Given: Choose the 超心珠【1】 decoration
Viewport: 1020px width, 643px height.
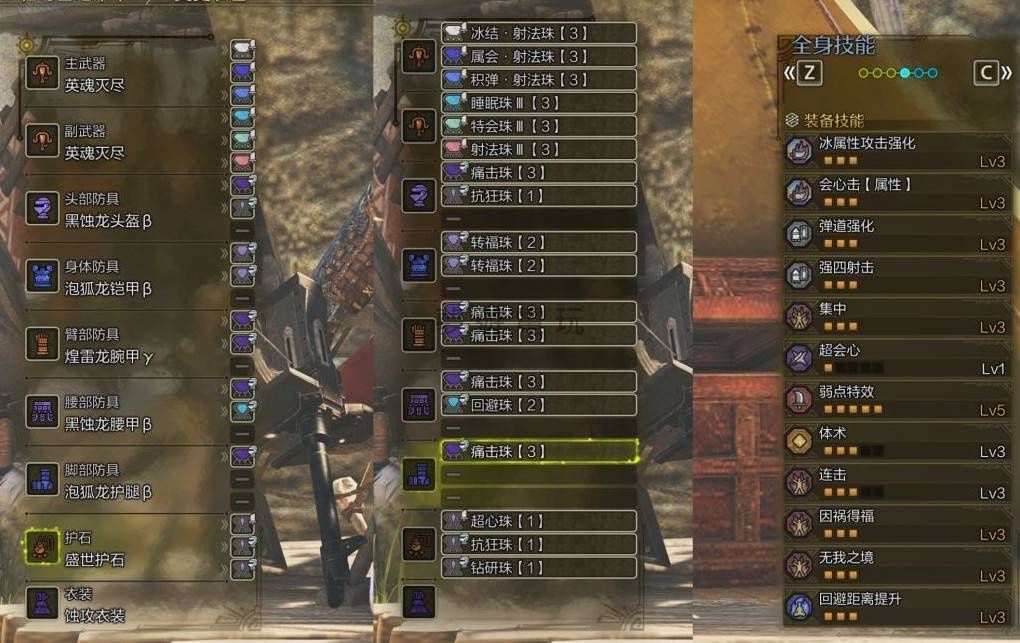Looking at the screenshot, I should pos(539,521).
